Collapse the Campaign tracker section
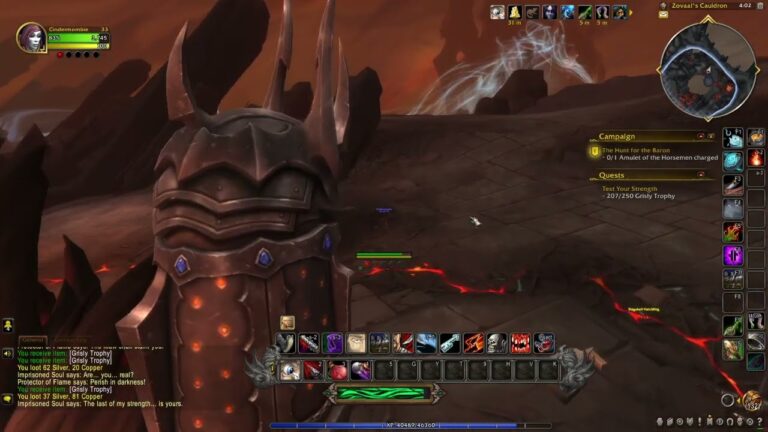 coord(712,136)
